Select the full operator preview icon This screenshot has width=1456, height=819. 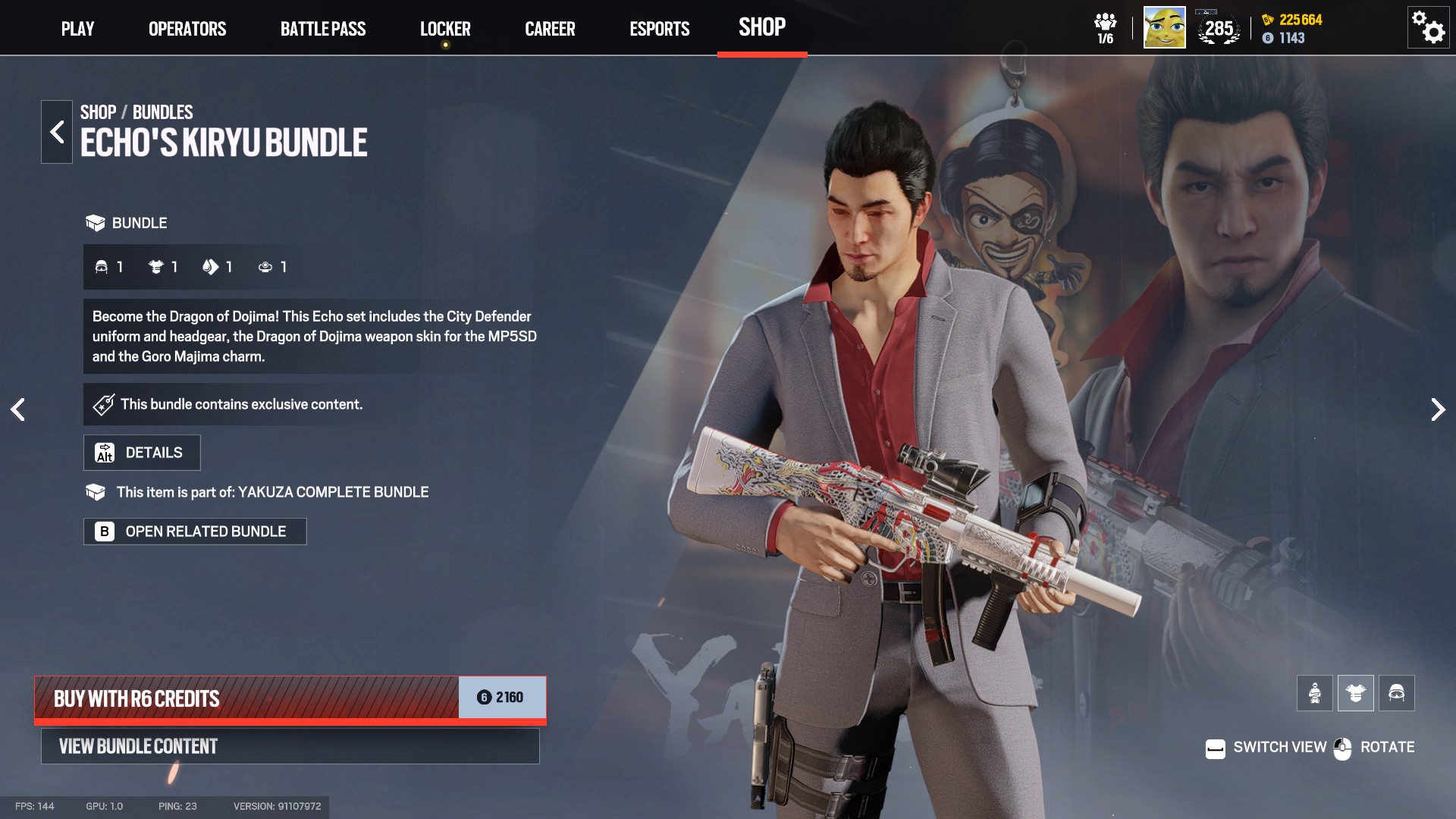click(1314, 693)
